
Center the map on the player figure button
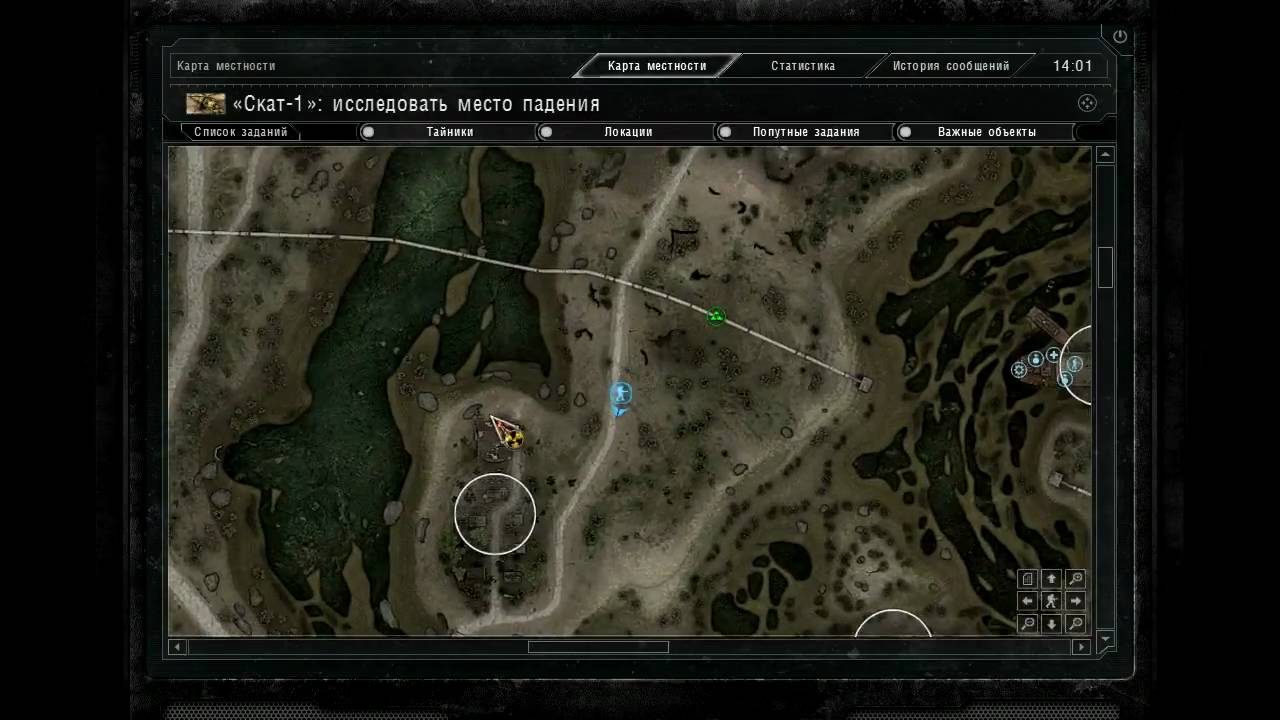(x=1051, y=601)
